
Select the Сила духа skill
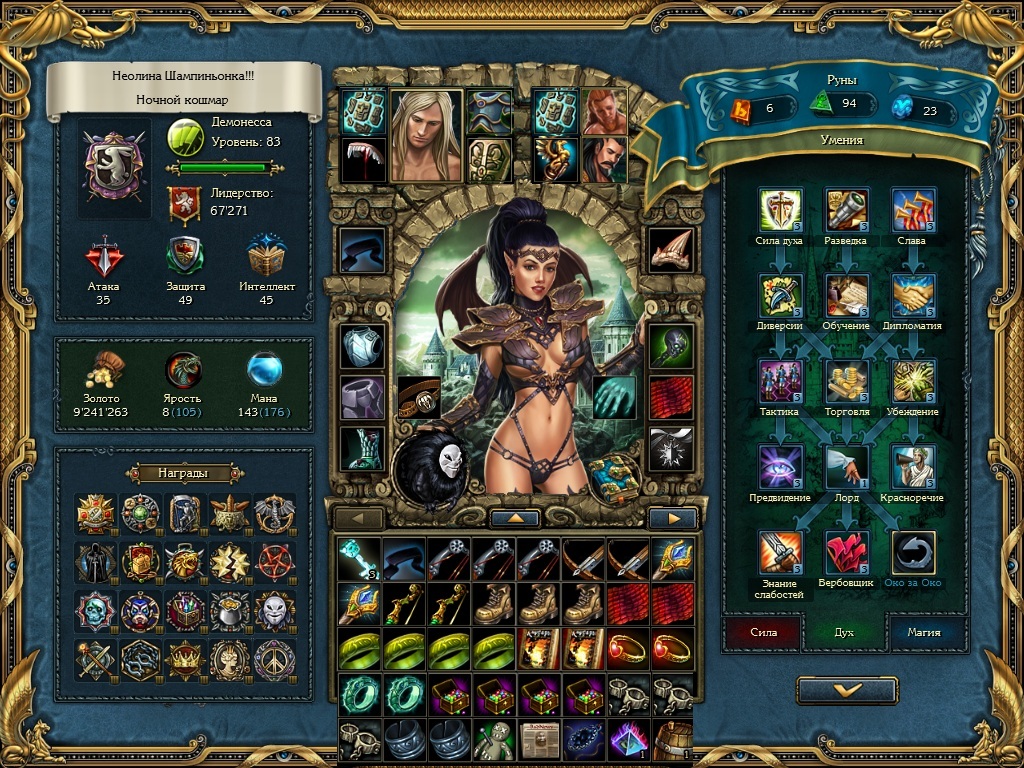(x=780, y=210)
